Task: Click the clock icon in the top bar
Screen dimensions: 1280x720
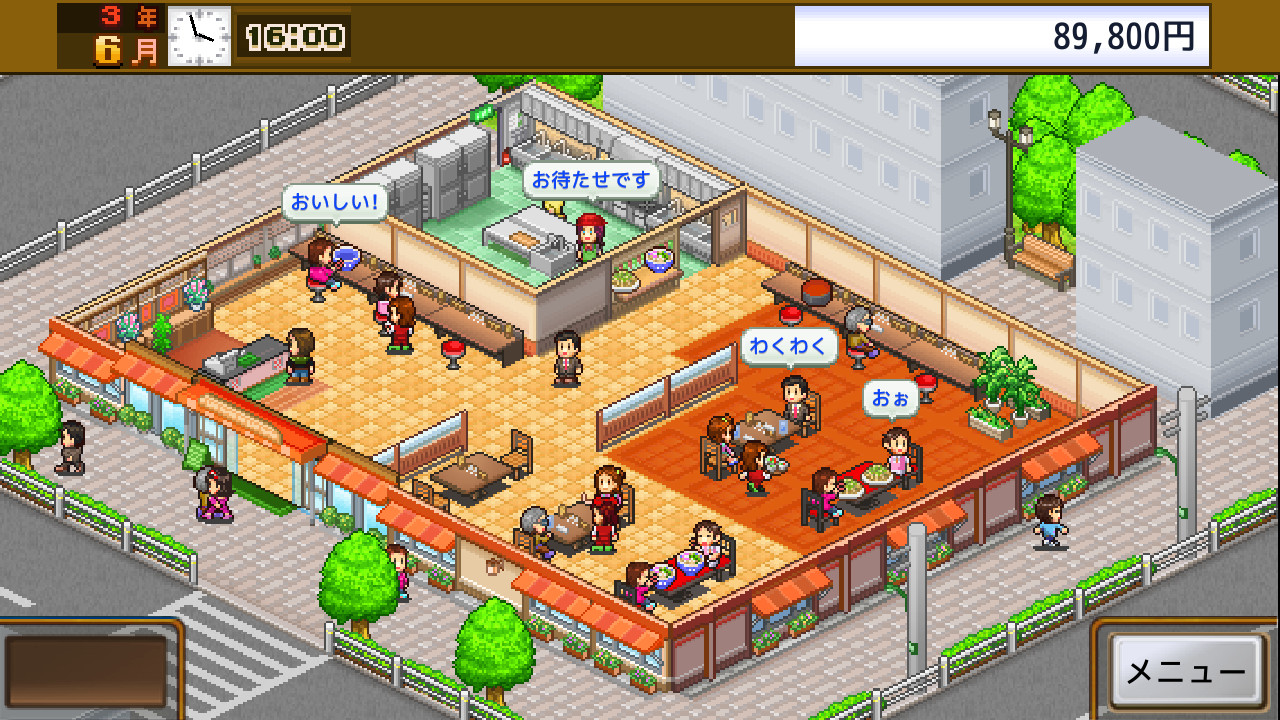Action: (x=200, y=37)
